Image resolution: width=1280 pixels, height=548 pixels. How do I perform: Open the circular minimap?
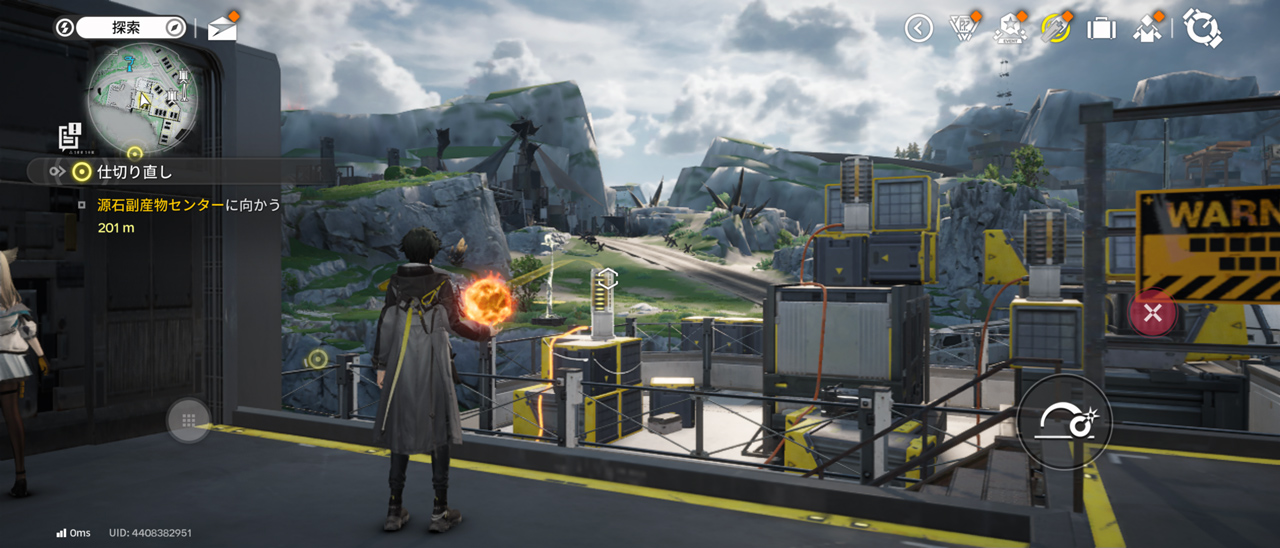(142, 97)
